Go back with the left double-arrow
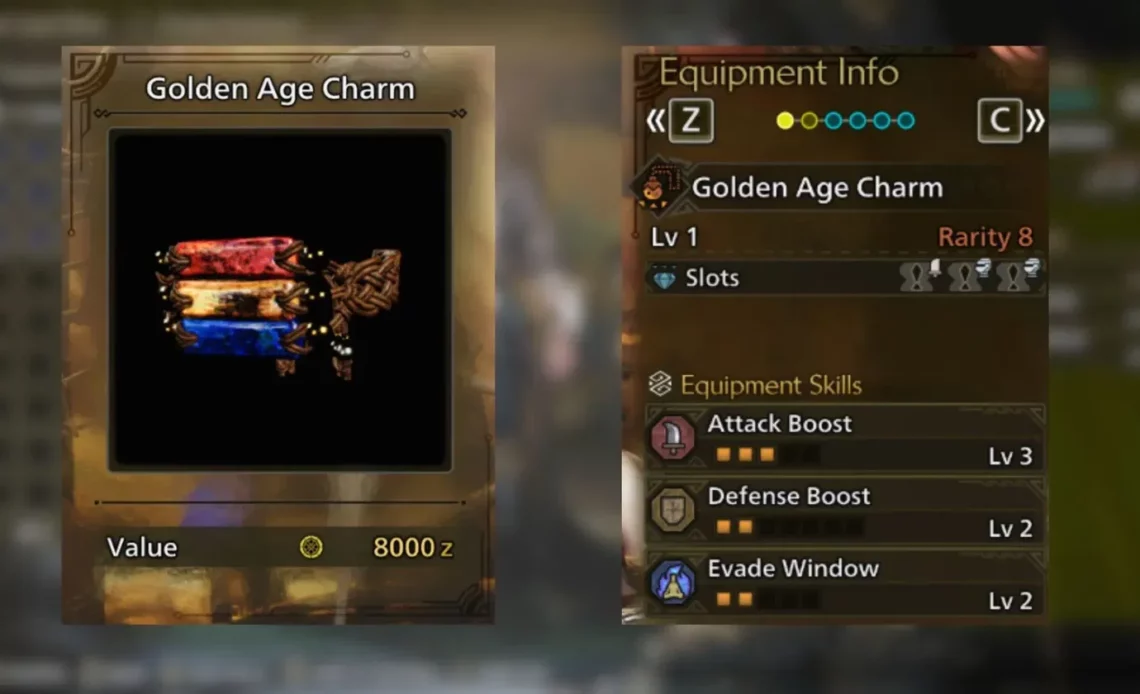The width and height of the screenshot is (1140, 694). click(x=656, y=122)
